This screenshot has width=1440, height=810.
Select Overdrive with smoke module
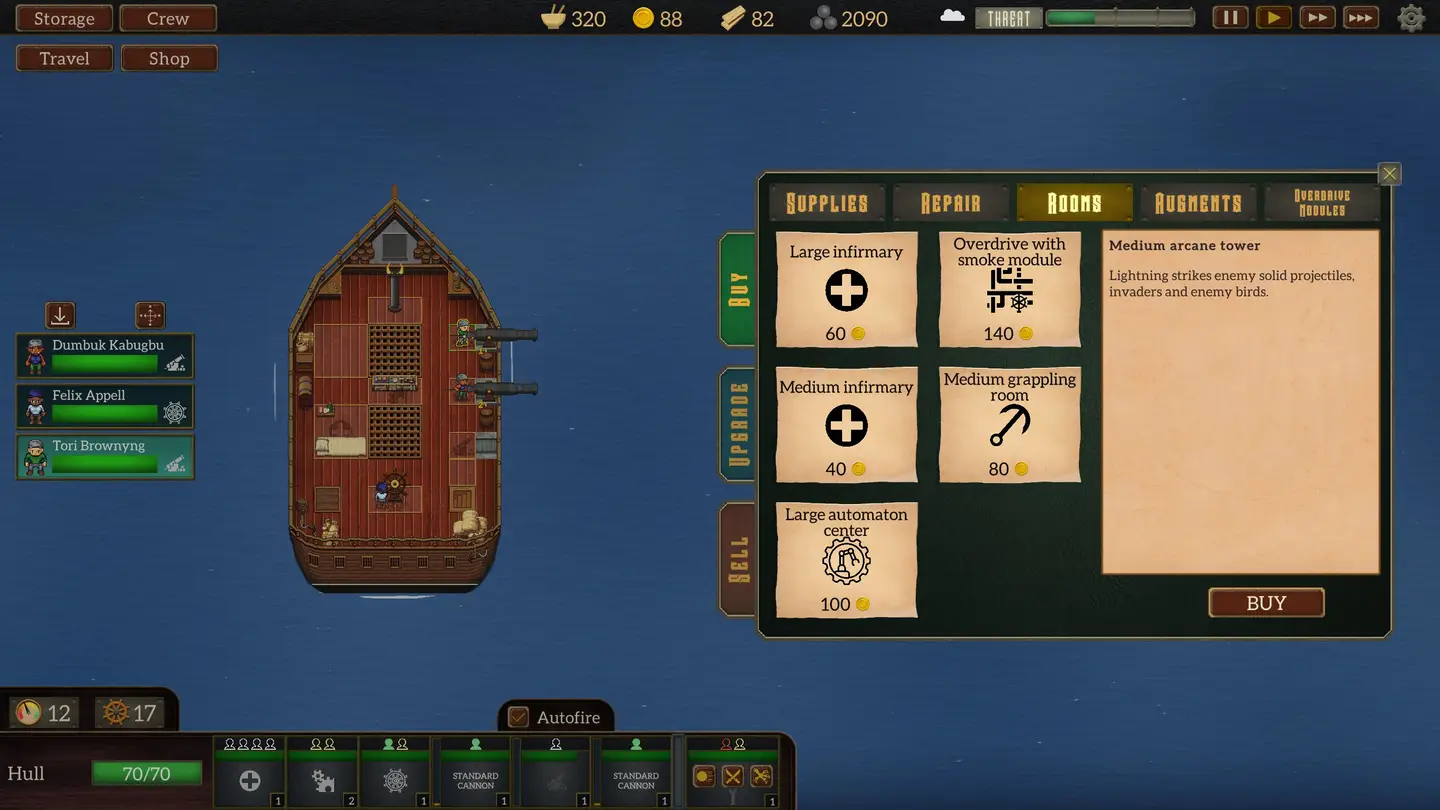tap(1009, 290)
